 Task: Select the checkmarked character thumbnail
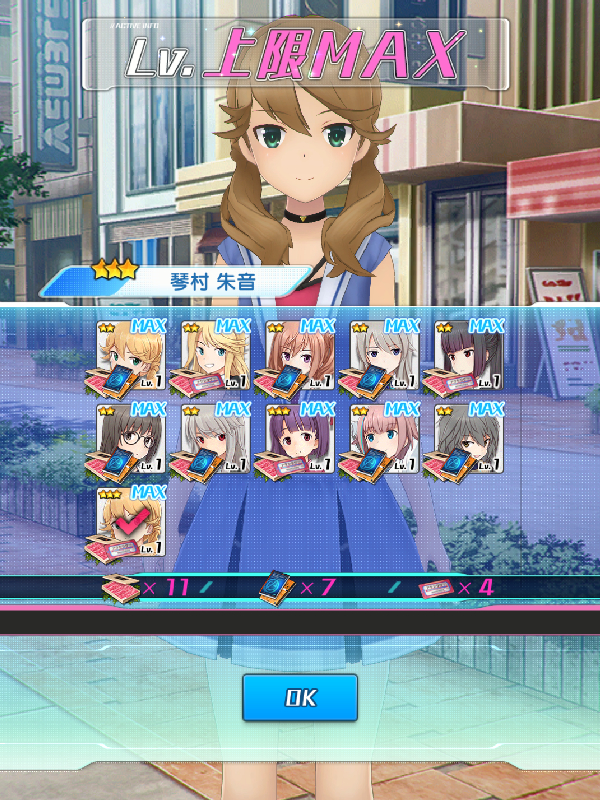(x=131, y=521)
